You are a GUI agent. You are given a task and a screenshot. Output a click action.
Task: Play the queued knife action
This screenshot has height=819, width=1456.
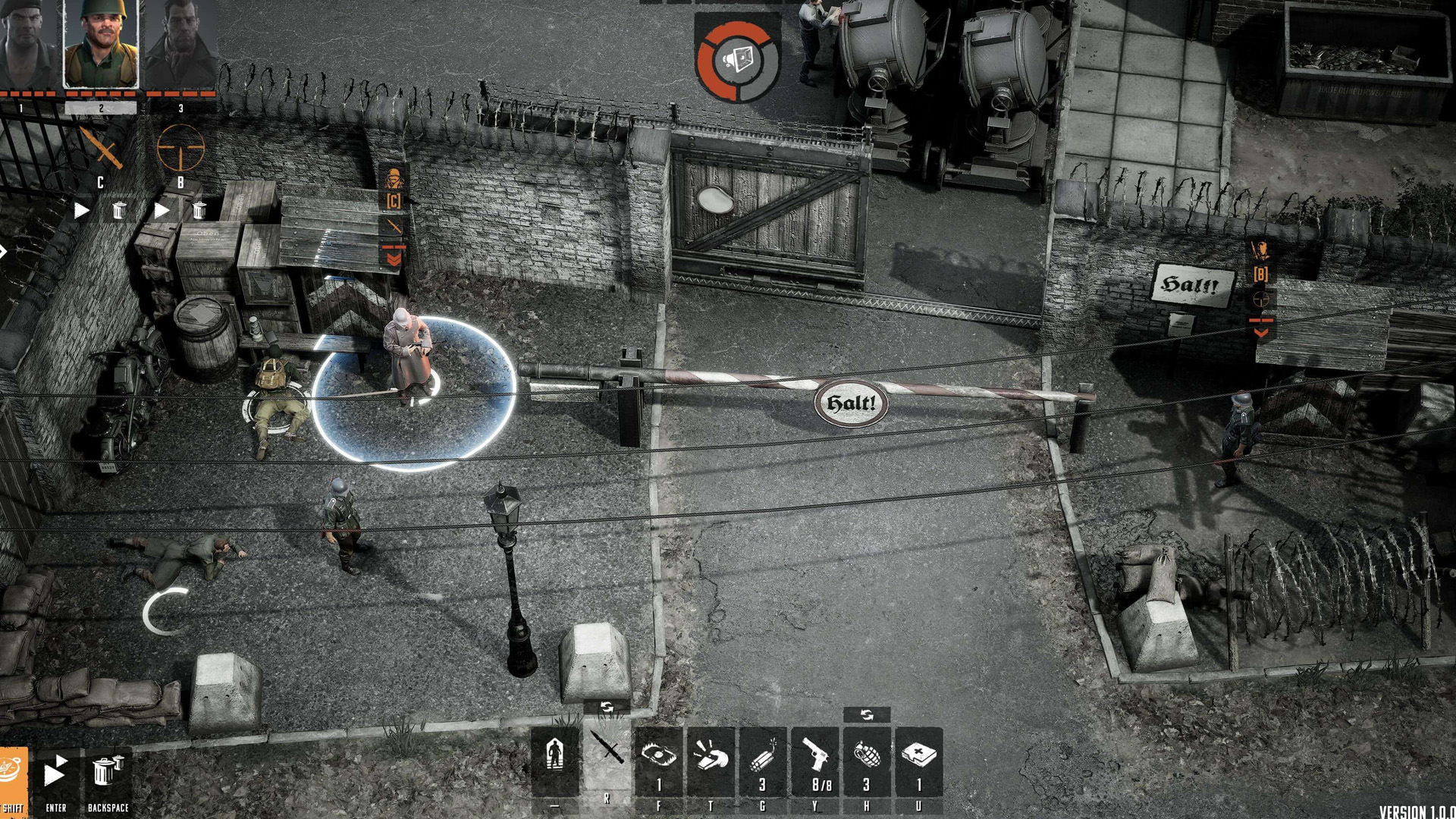click(81, 210)
